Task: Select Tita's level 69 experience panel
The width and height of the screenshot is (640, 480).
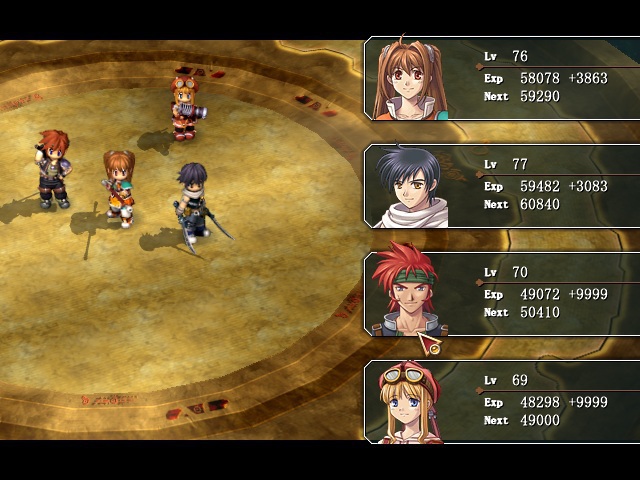Action: (x=502, y=402)
